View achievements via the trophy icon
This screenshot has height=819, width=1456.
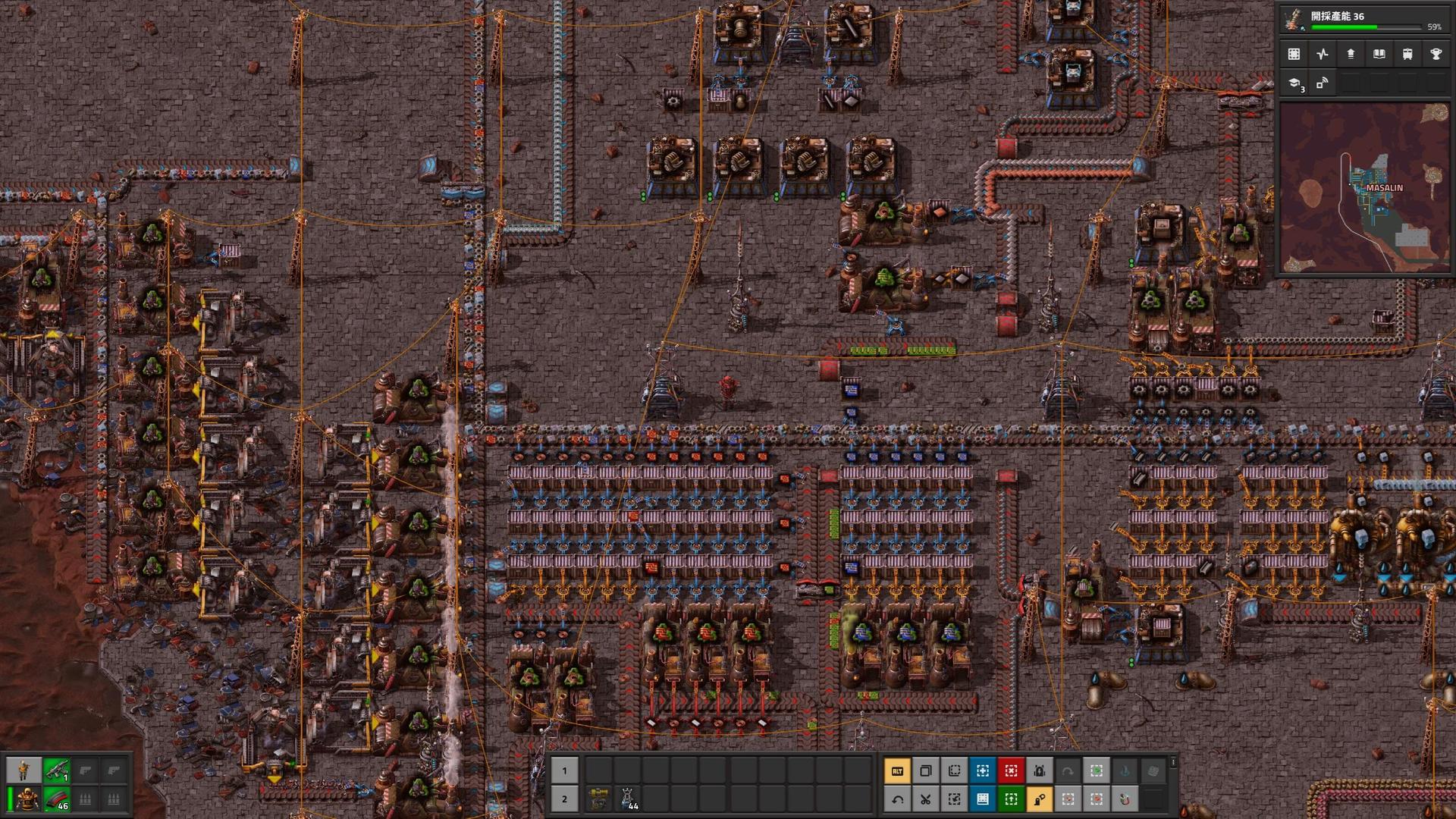click(x=1435, y=54)
